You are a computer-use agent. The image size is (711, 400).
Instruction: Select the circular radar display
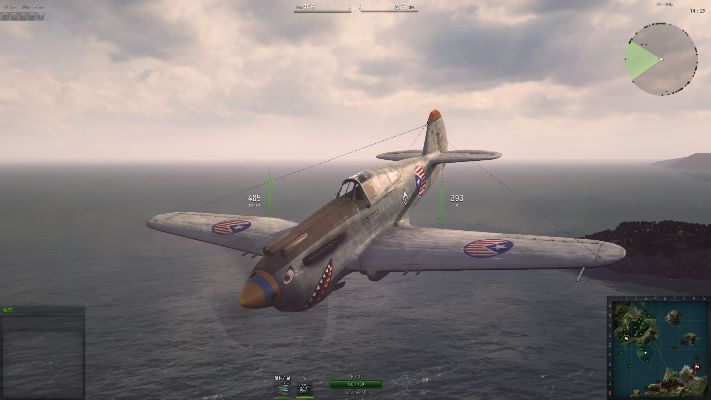[x=661, y=59]
